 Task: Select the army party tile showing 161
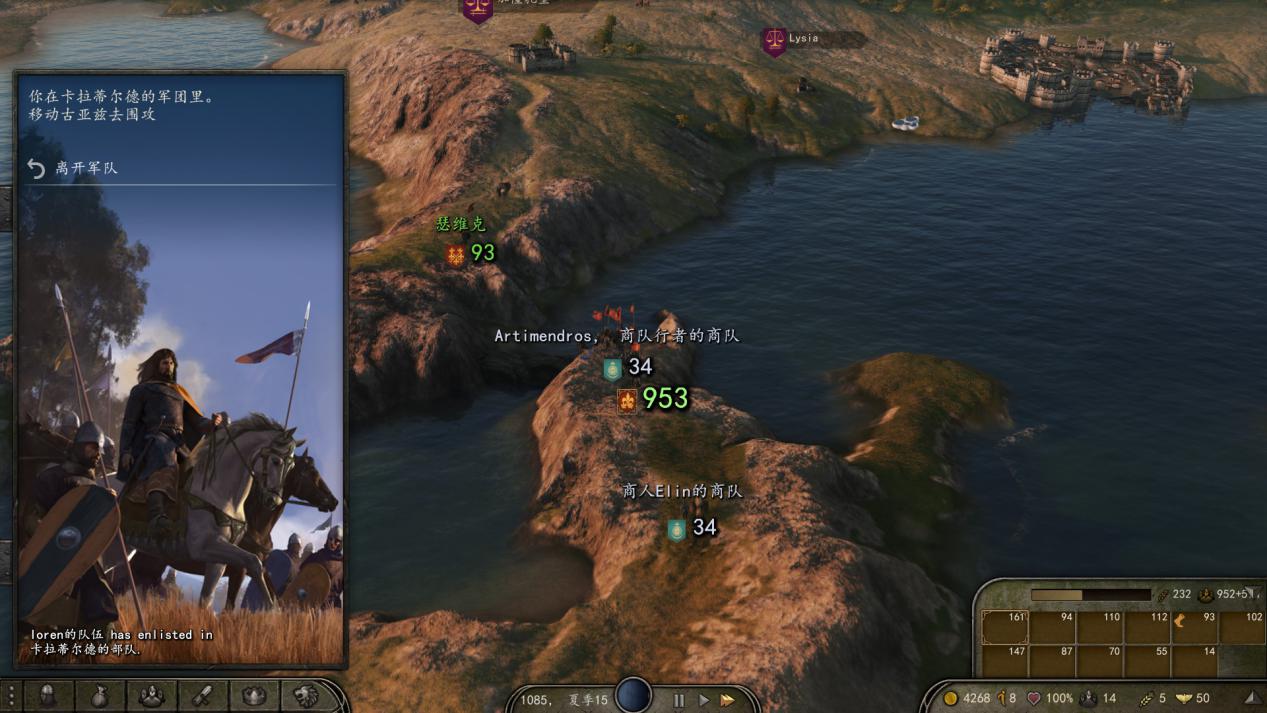(x=1005, y=627)
